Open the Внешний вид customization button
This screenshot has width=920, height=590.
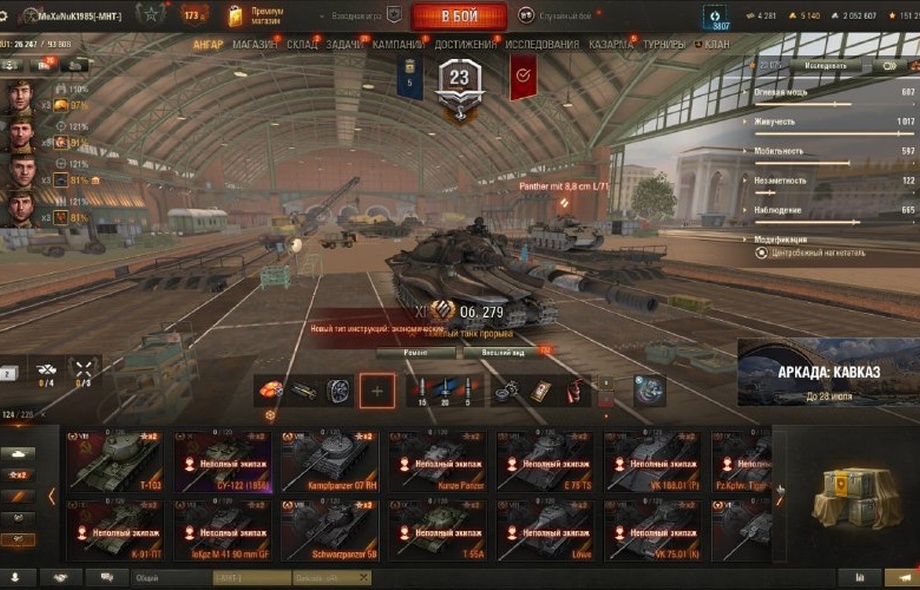point(498,352)
